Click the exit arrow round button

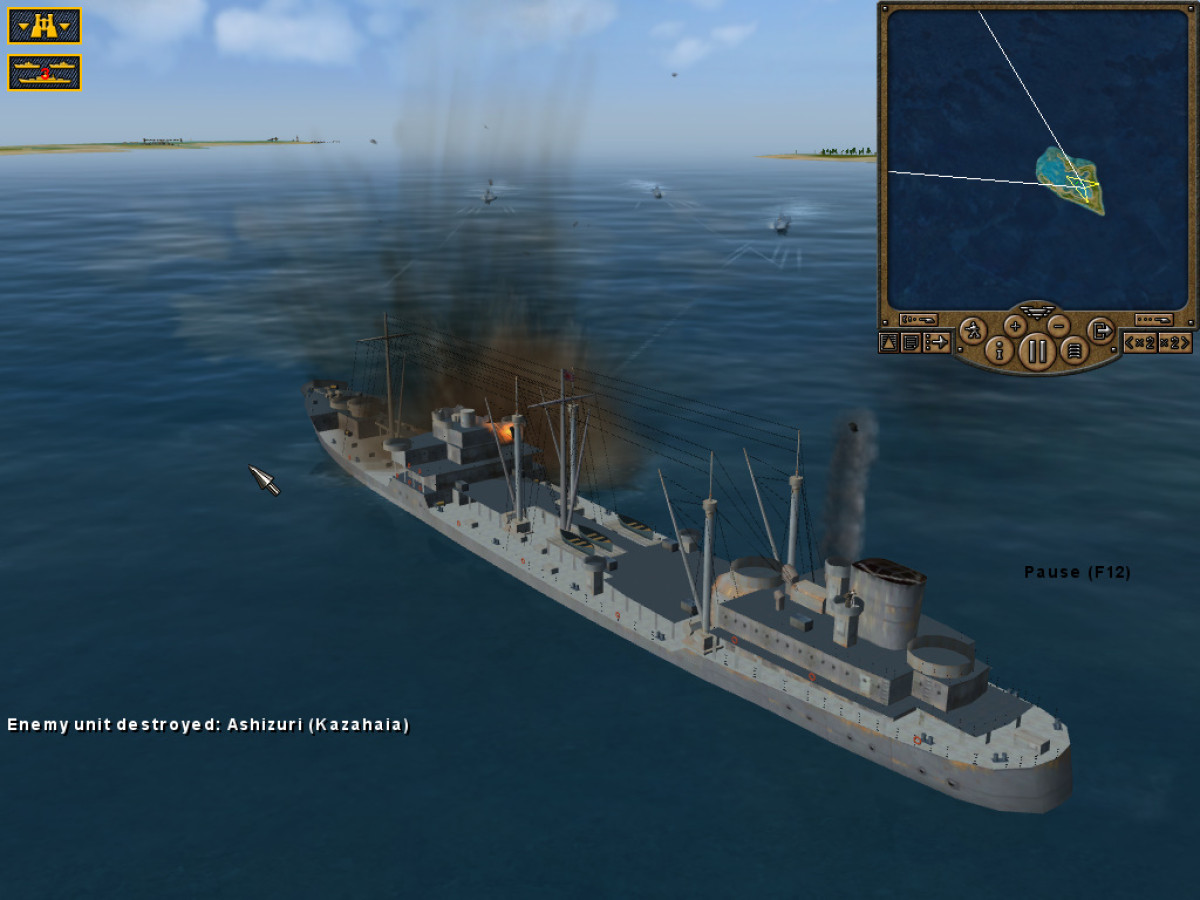tap(1100, 330)
